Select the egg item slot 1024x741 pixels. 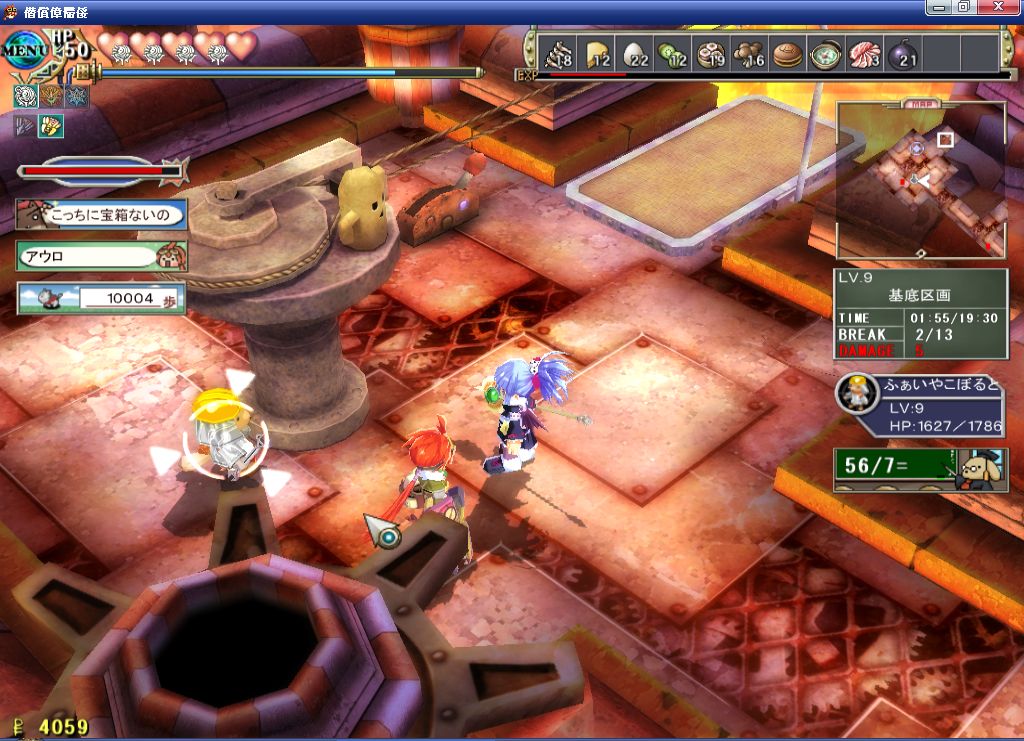pos(636,53)
